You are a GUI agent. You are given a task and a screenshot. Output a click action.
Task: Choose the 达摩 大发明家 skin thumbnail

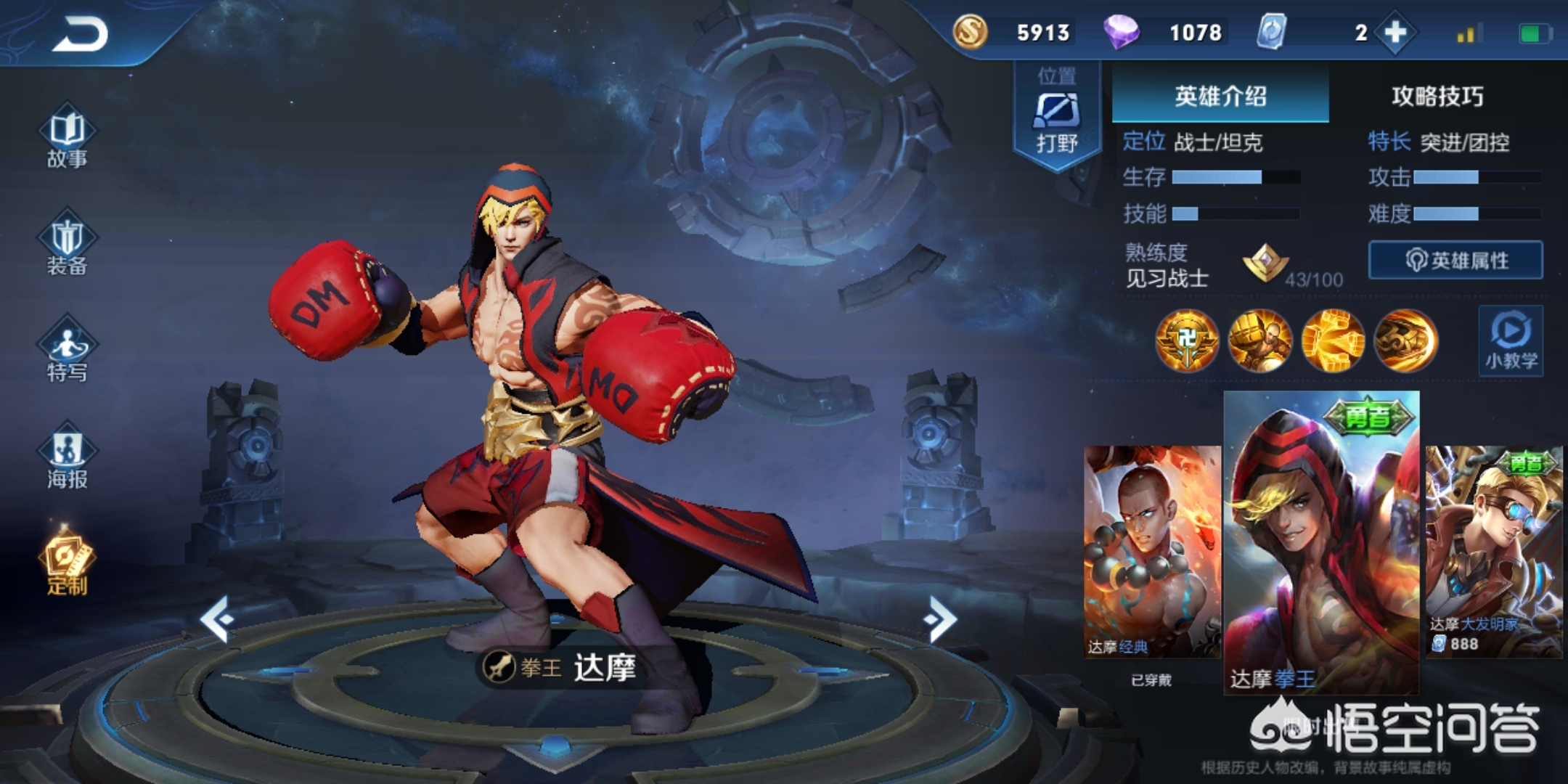pos(1493,552)
